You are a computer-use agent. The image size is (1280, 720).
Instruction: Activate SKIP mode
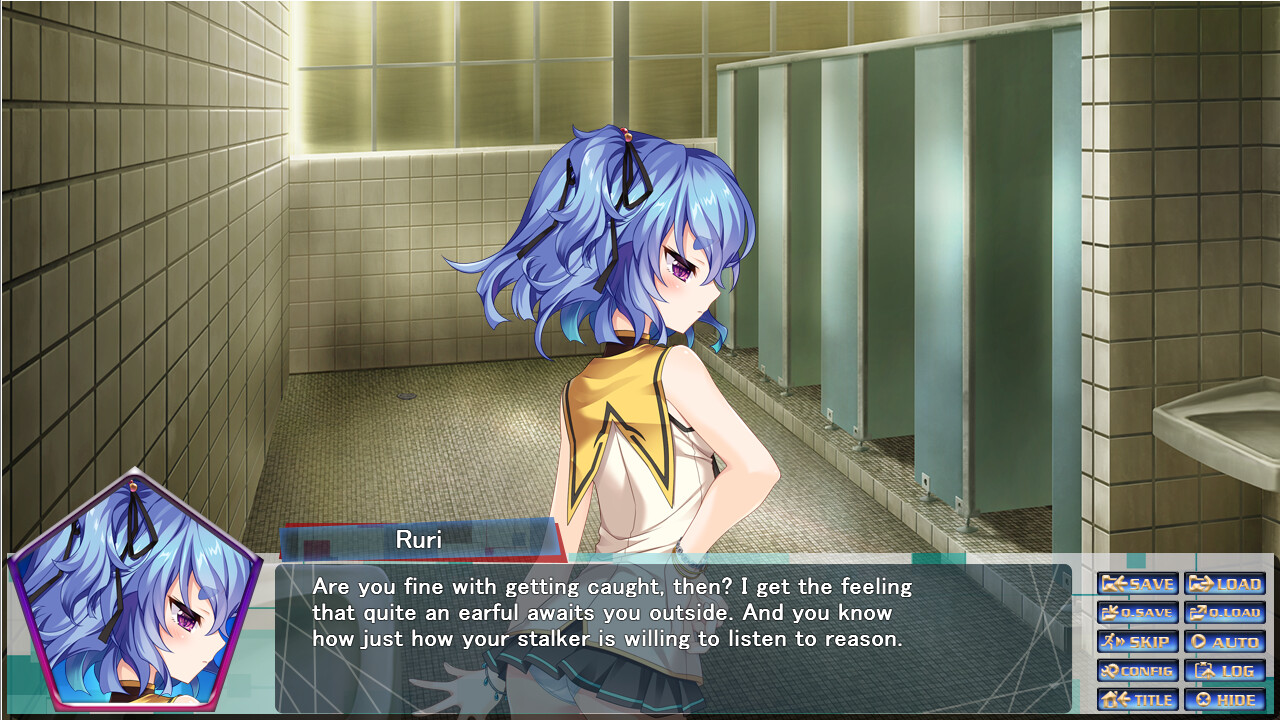pos(1138,642)
